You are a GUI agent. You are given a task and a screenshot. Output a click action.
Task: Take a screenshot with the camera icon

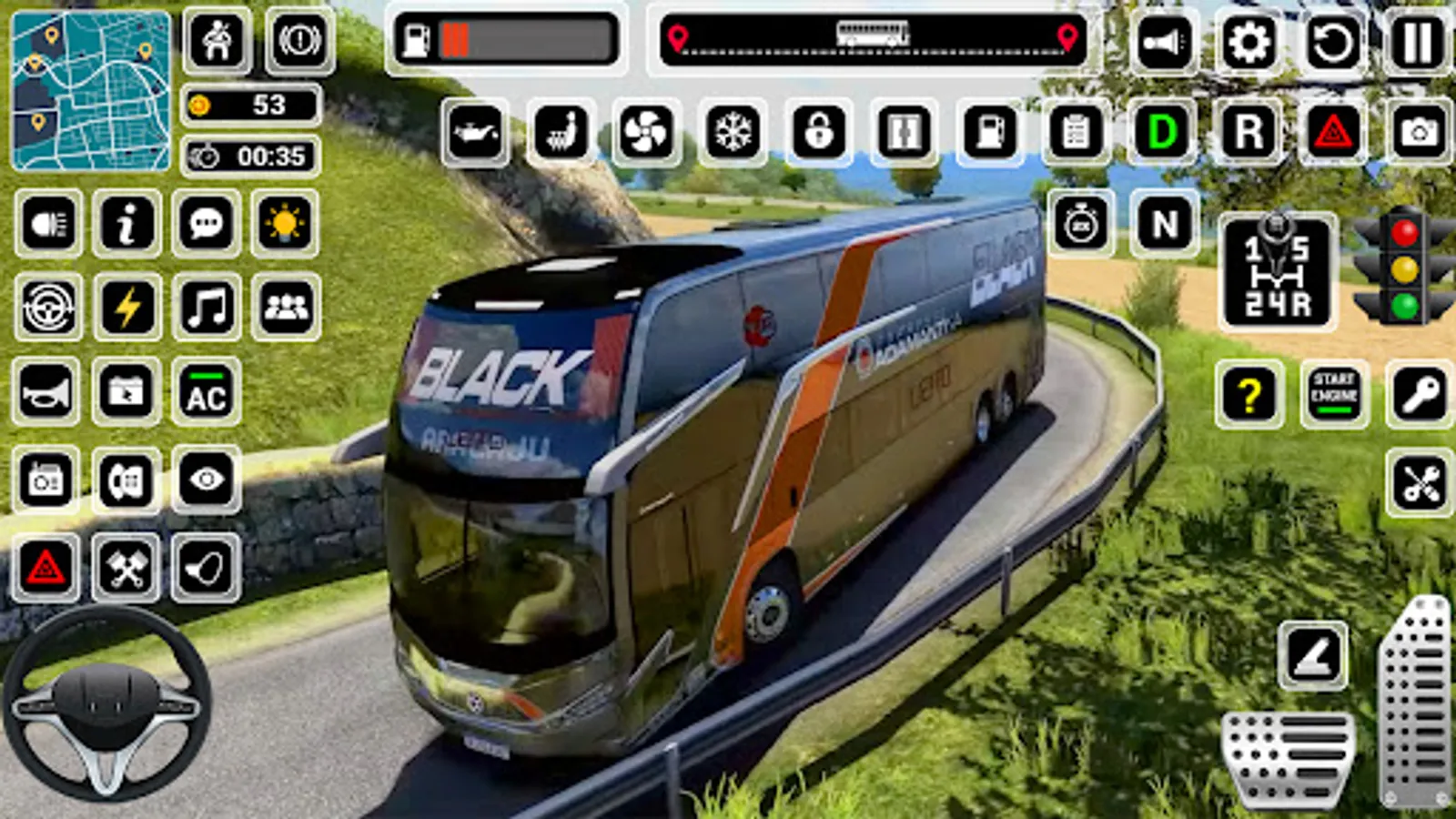(1418, 133)
